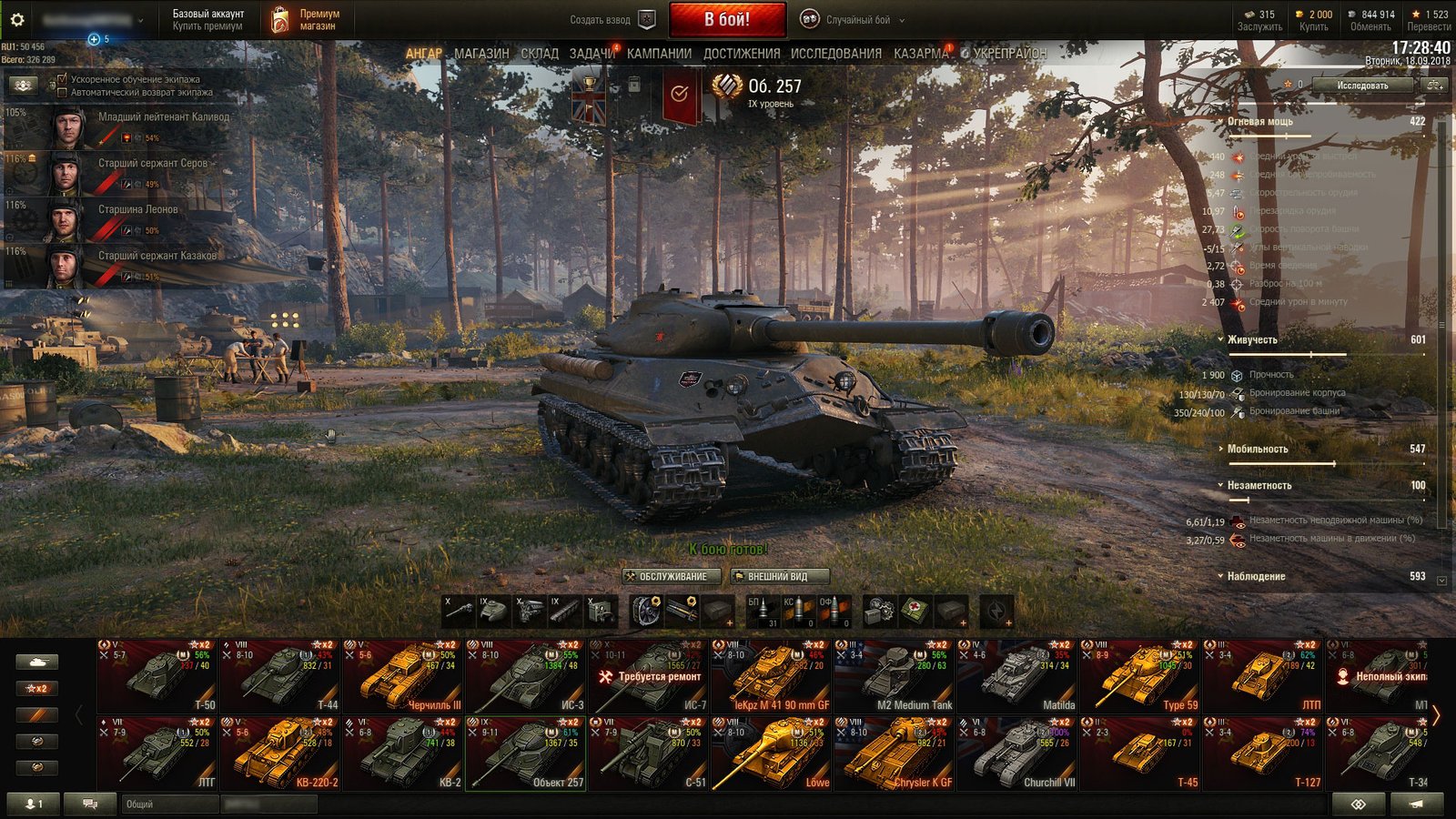Toggle Ускоренное обучение экипажа checkbox

tap(62, 79)
